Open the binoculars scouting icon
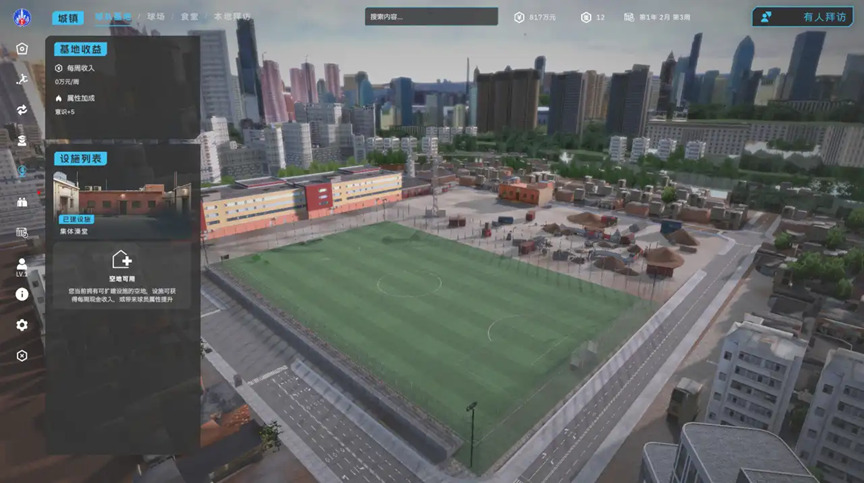Image resolution: width=864 pixels, height=483 pixels. (22, 201)
